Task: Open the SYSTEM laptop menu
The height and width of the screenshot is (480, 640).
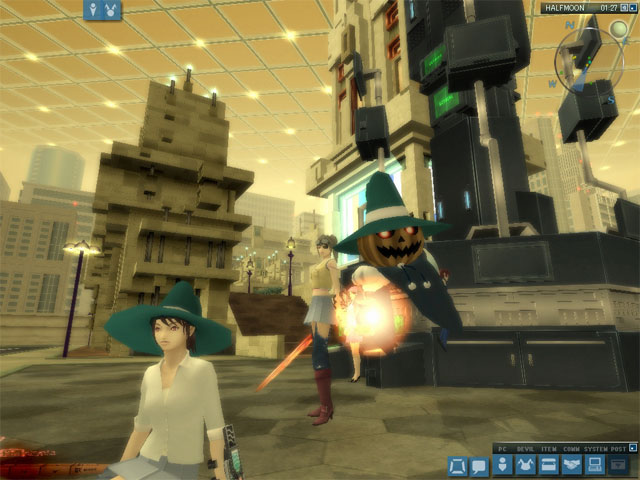Action: (x=594, y=465)
